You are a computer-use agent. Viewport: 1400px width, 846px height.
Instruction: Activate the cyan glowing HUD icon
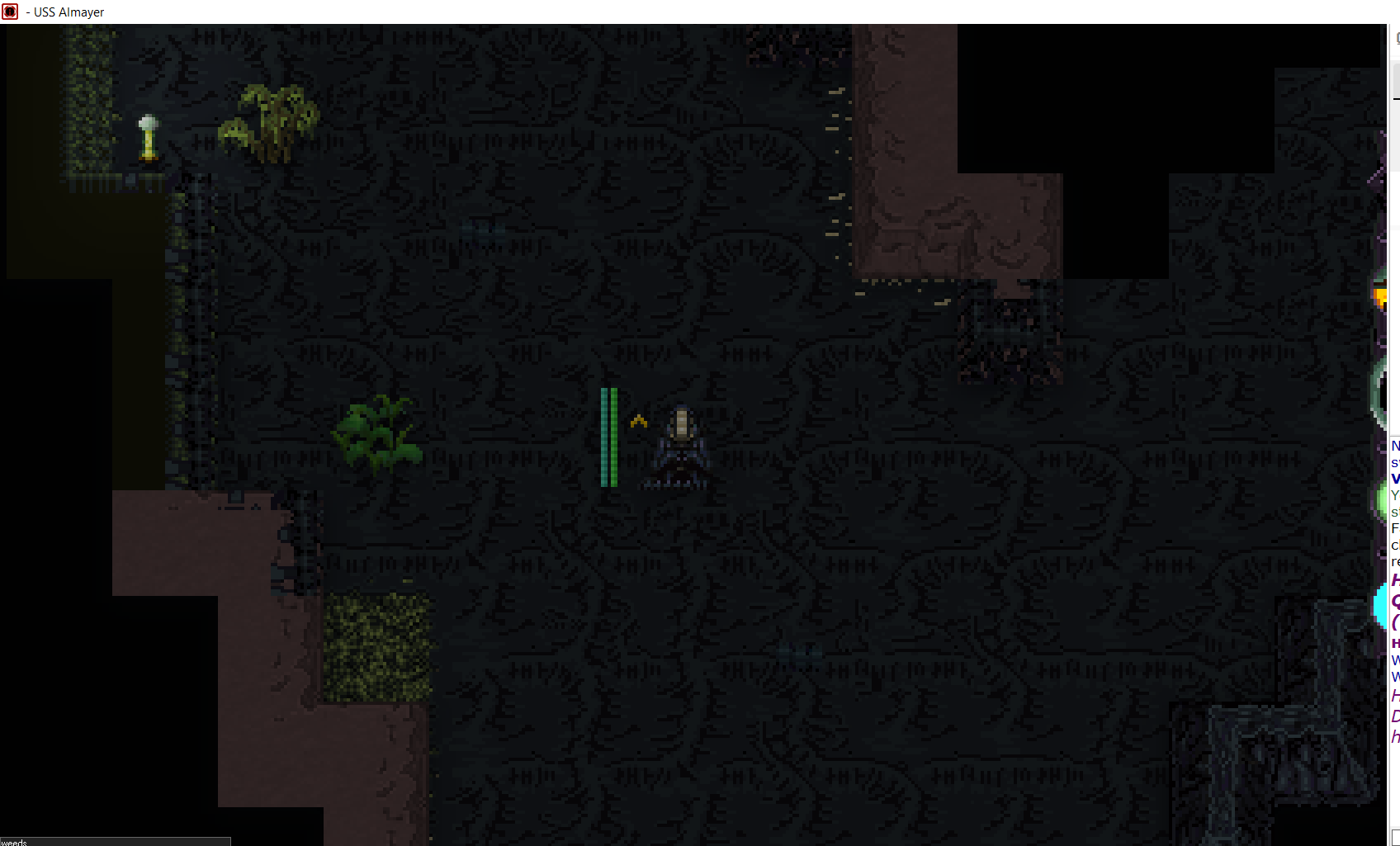click(1379, 607)
